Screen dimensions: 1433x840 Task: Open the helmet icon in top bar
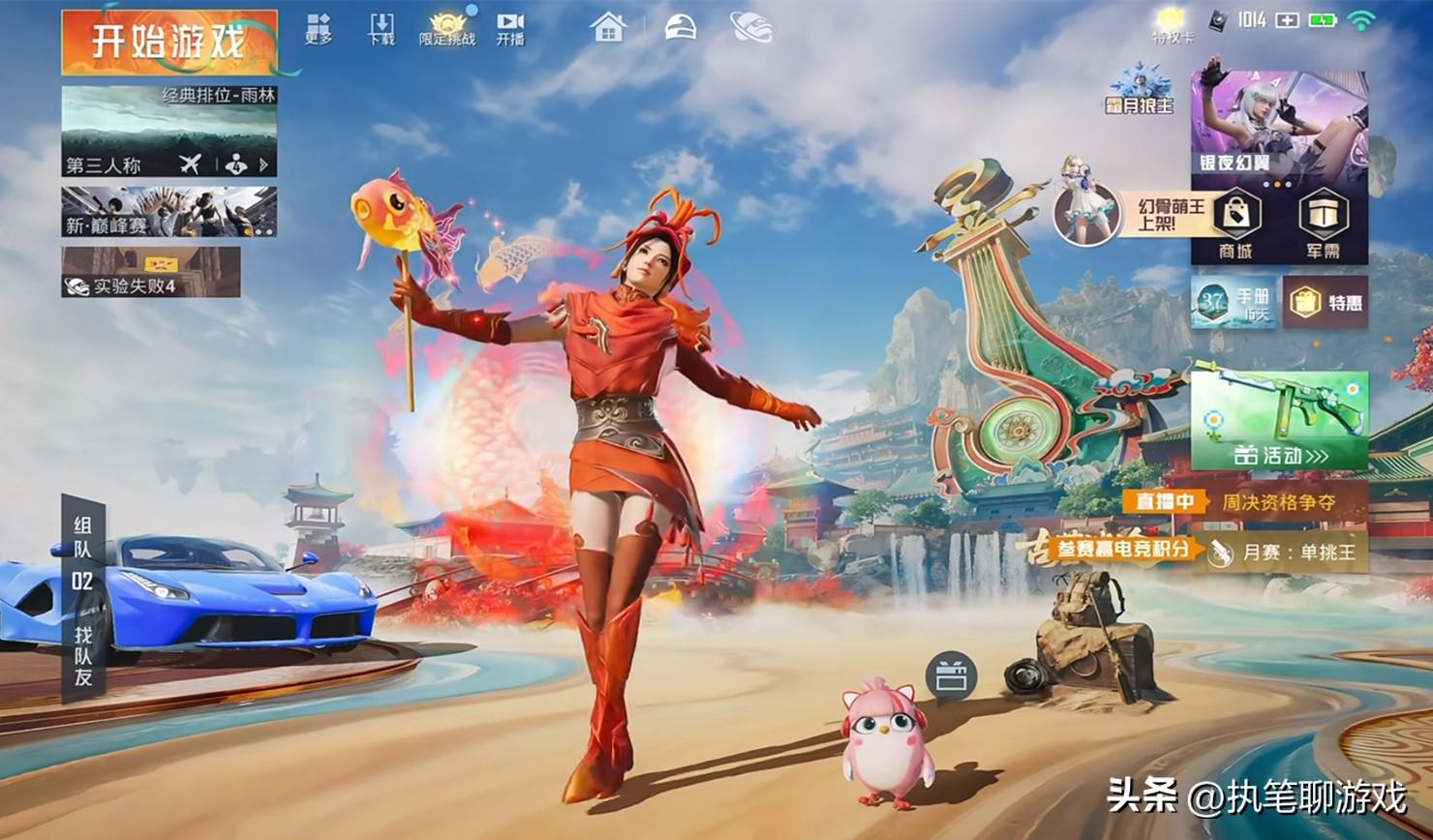681,27
